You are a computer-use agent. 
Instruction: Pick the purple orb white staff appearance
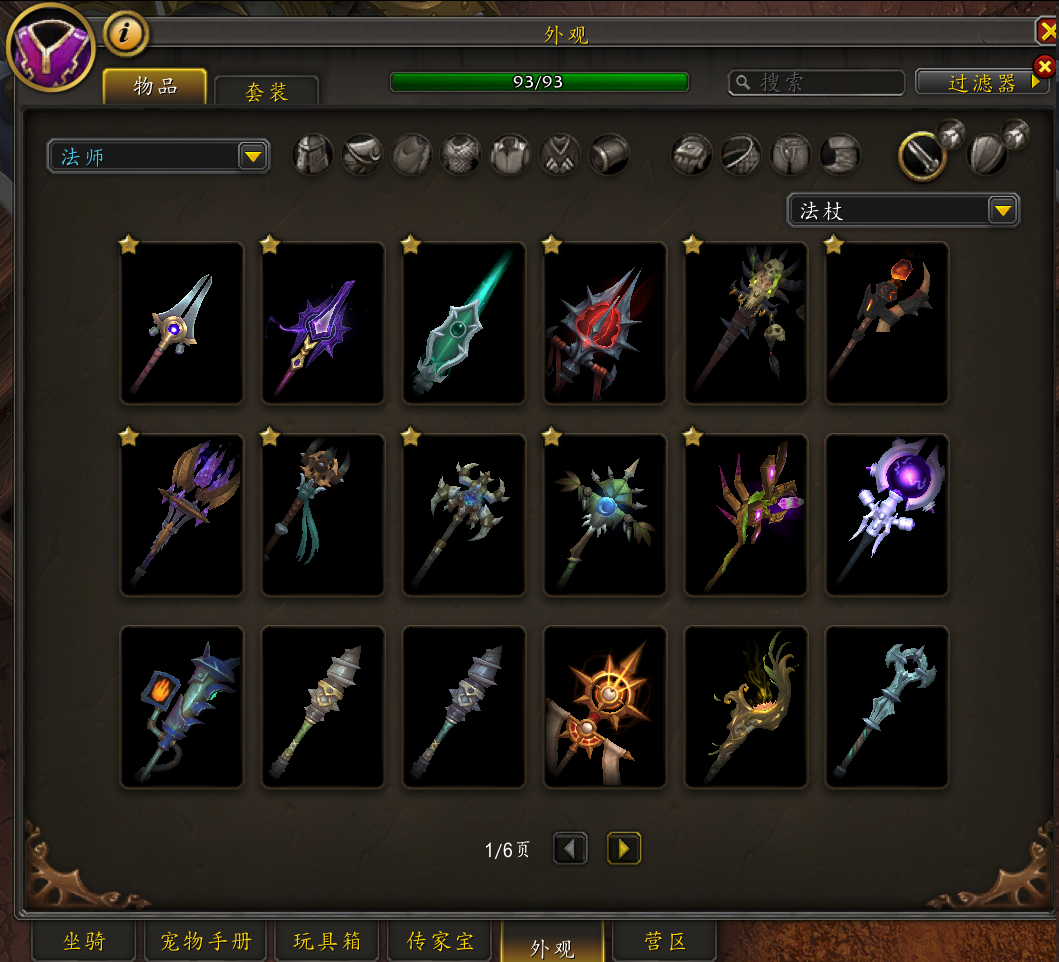point(887,515)
